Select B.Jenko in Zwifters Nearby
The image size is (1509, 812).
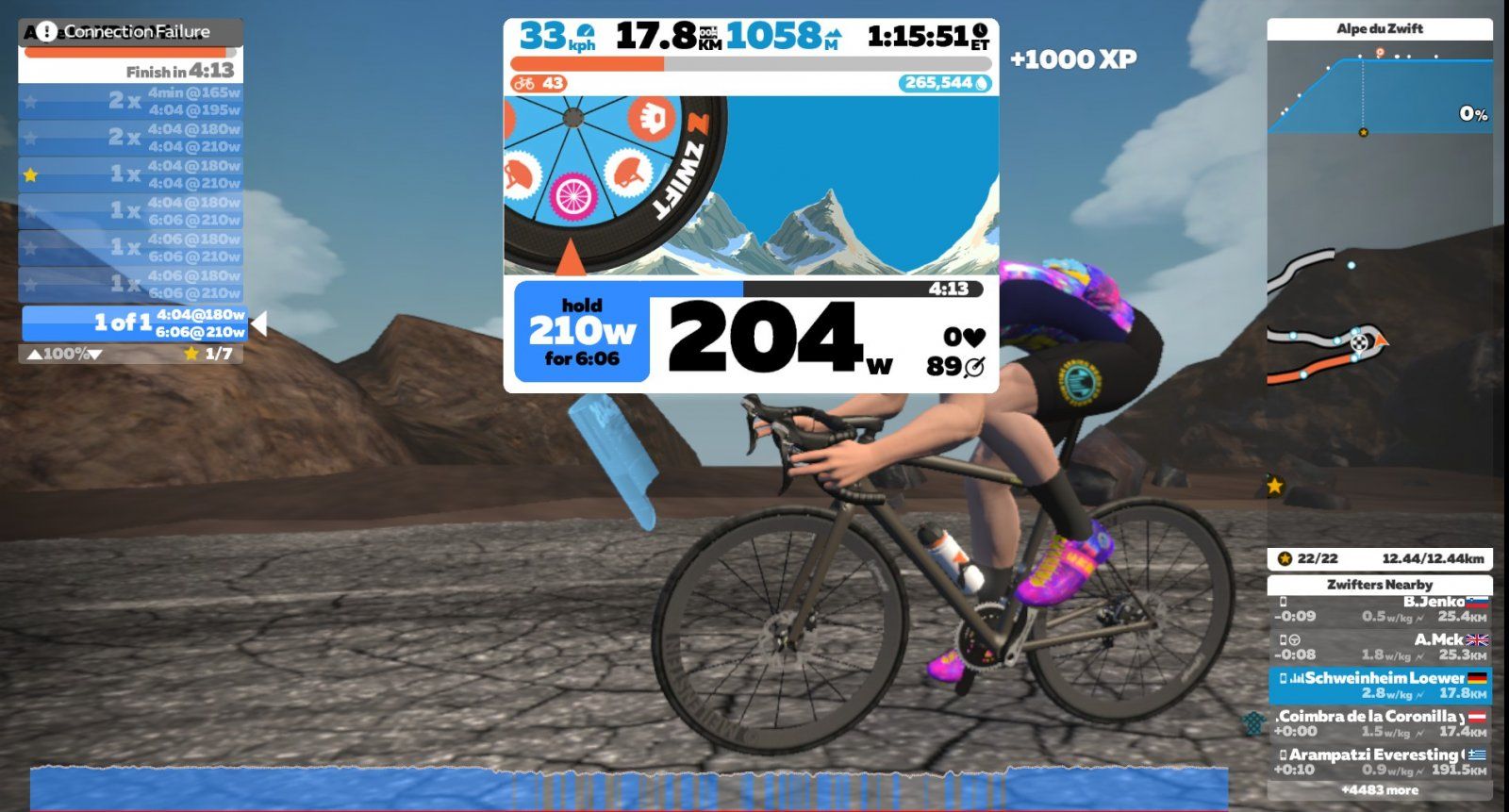(1380, 609)
